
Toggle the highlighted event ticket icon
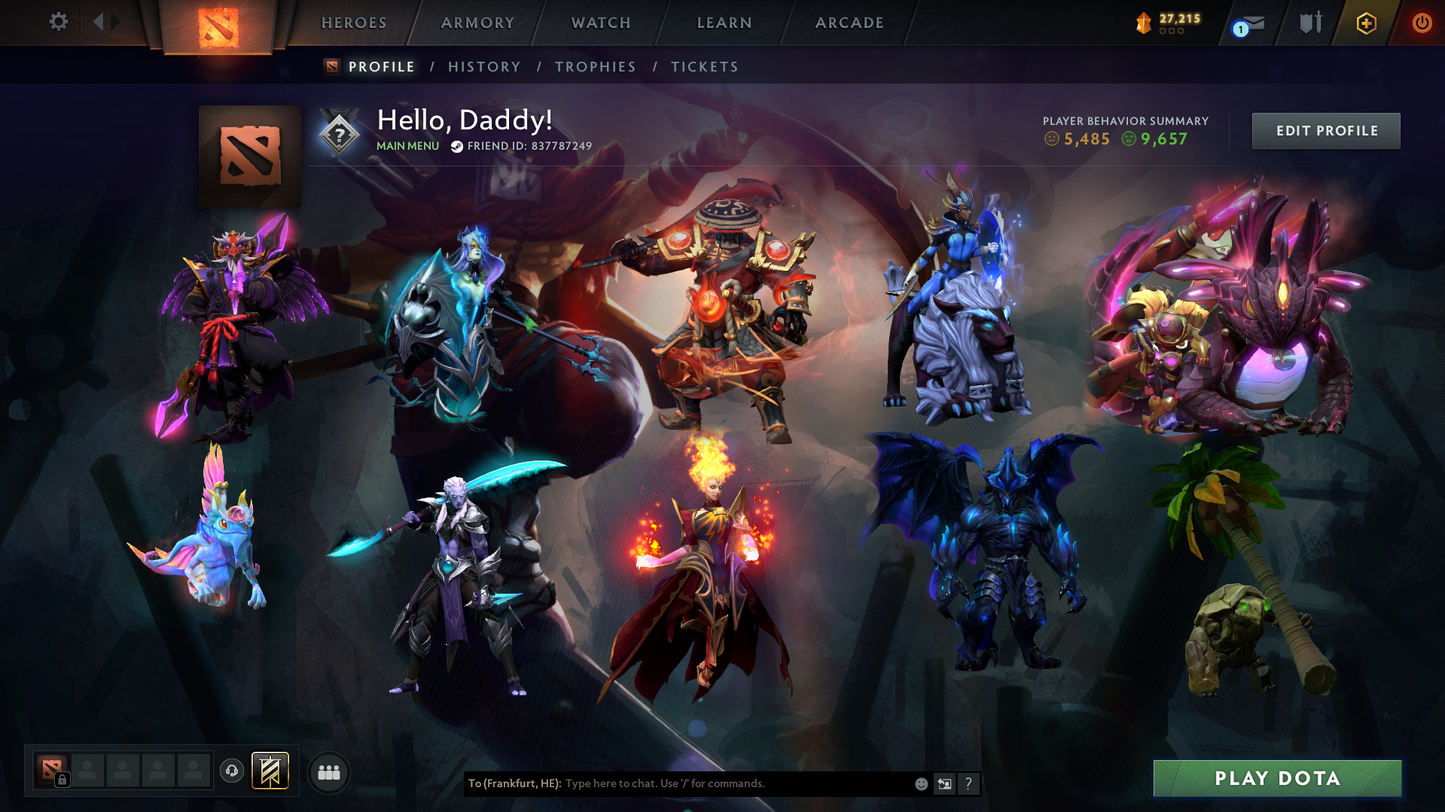(x=268, y=771)
